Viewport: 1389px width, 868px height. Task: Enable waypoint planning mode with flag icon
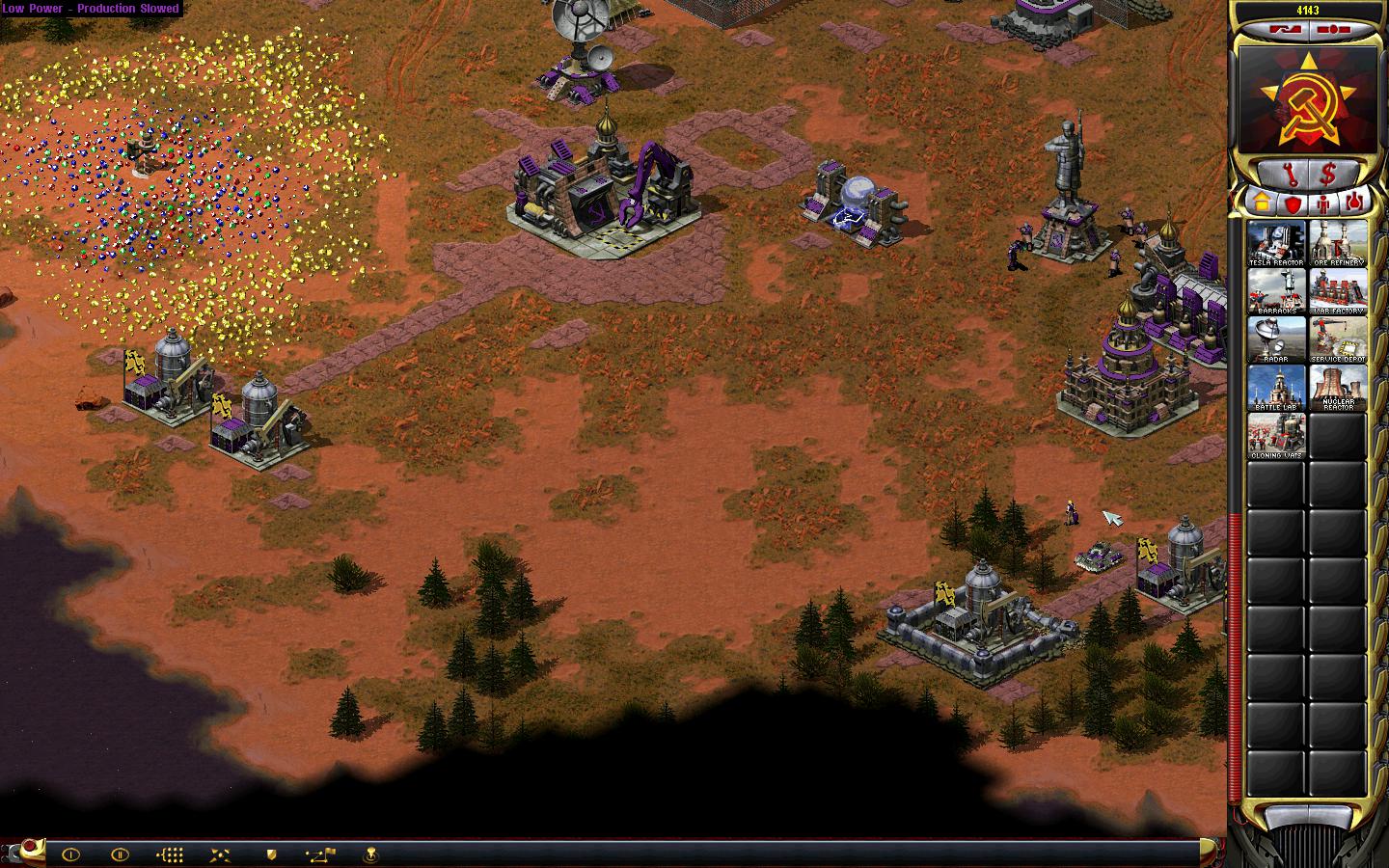320,854
